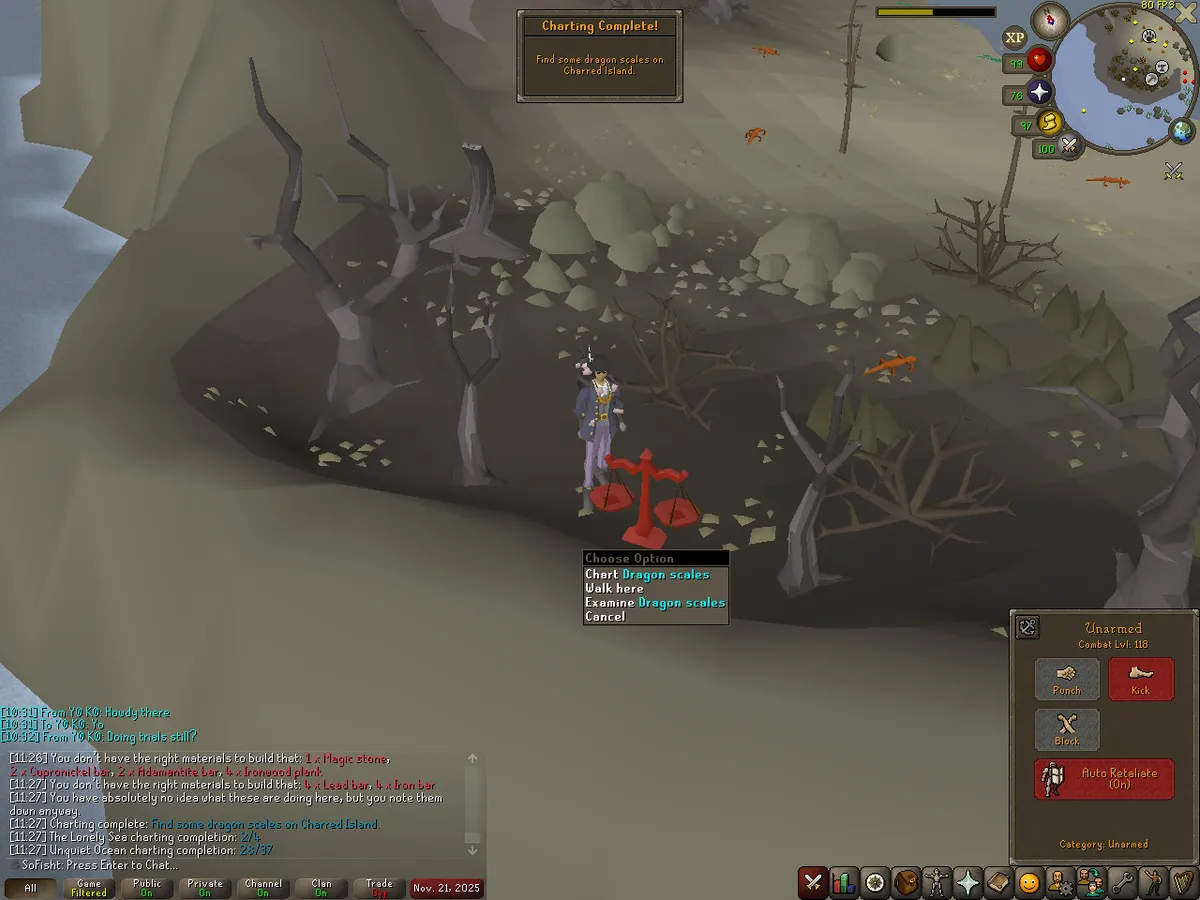Toggle the XP drops orb

(x=1015, y=38)
